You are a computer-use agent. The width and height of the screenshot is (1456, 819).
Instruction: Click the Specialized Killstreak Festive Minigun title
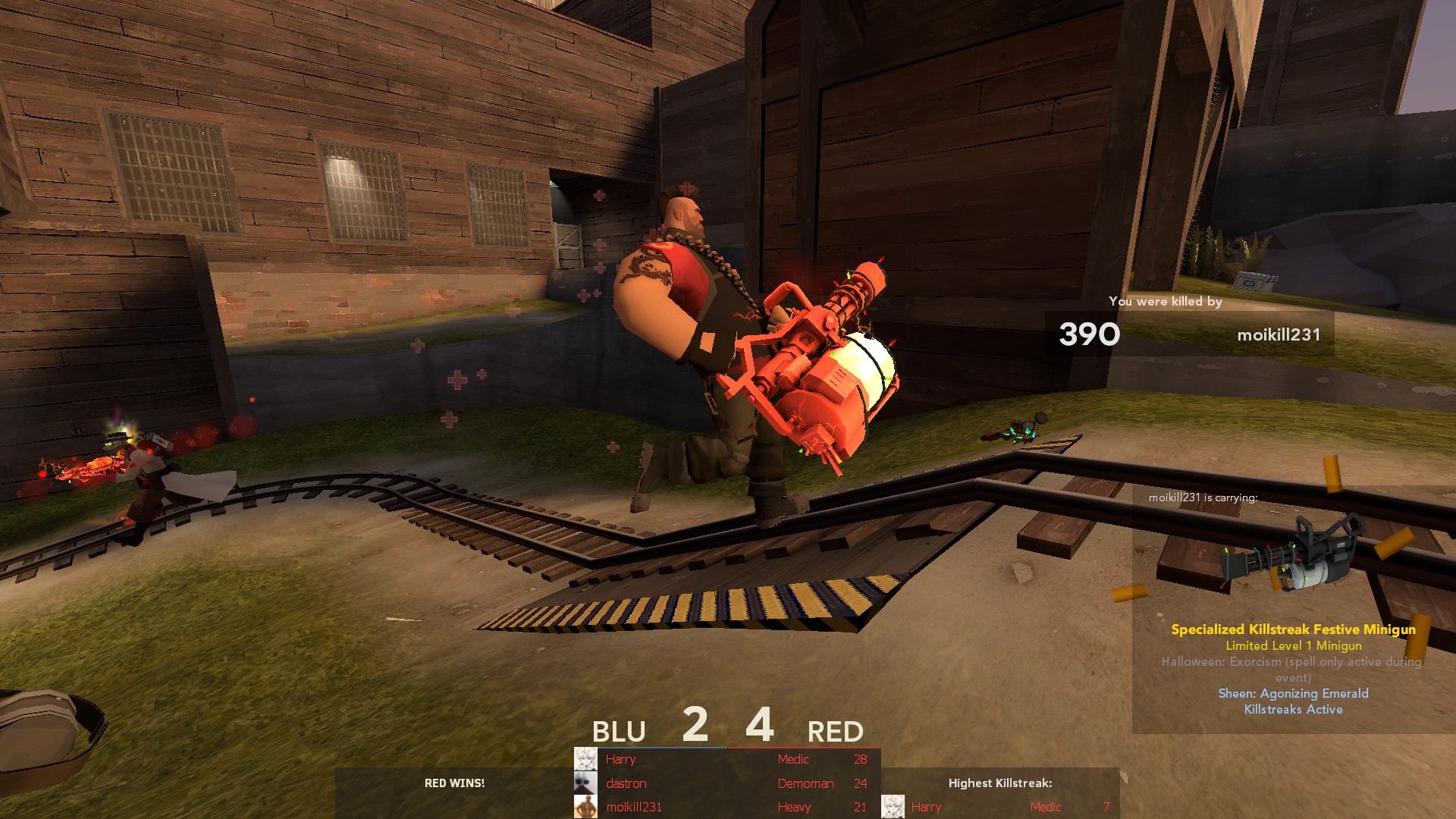tap(1293, 629)
